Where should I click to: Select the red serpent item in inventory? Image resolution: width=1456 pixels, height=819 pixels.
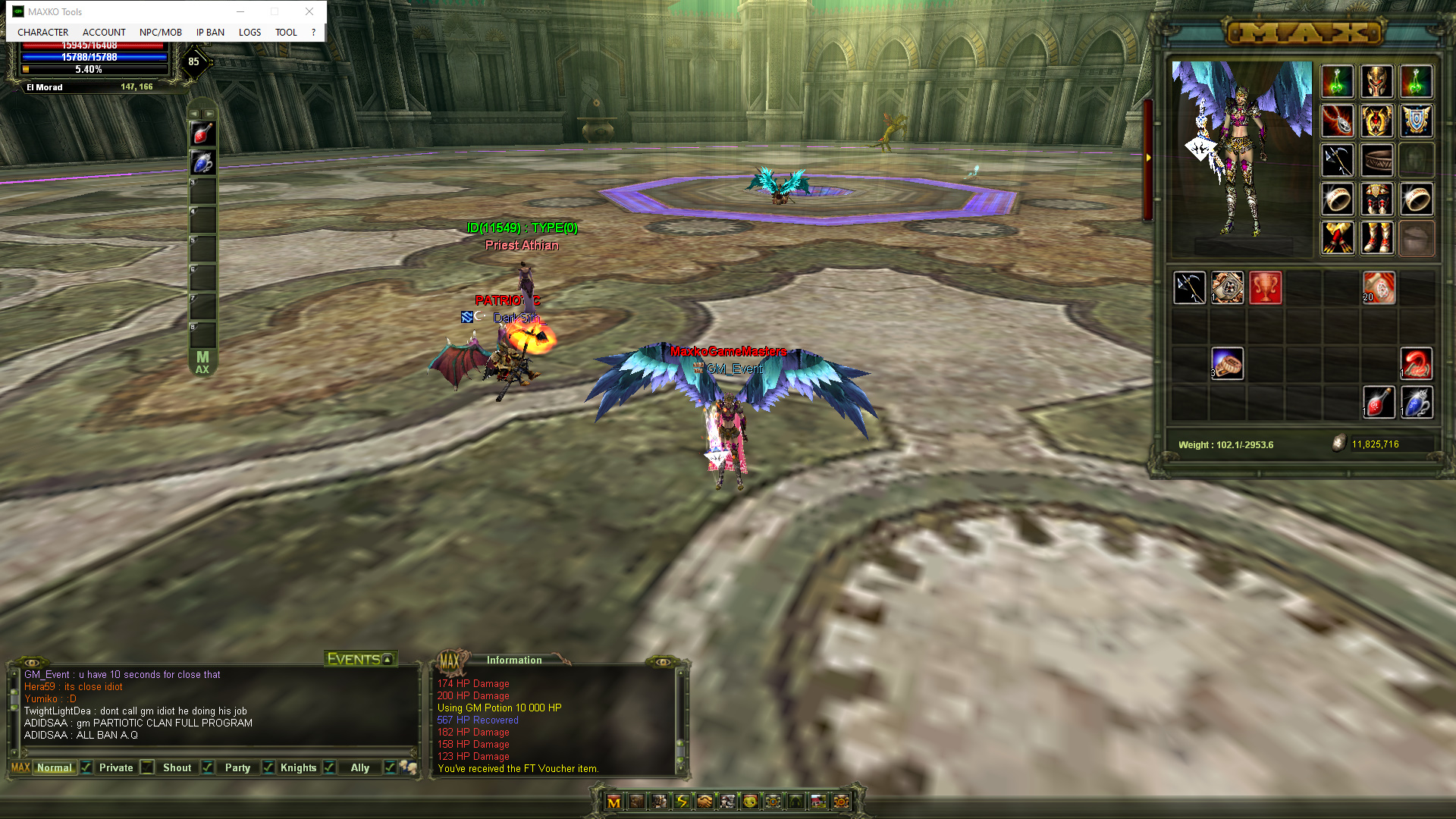click(x=1416, y=364)
